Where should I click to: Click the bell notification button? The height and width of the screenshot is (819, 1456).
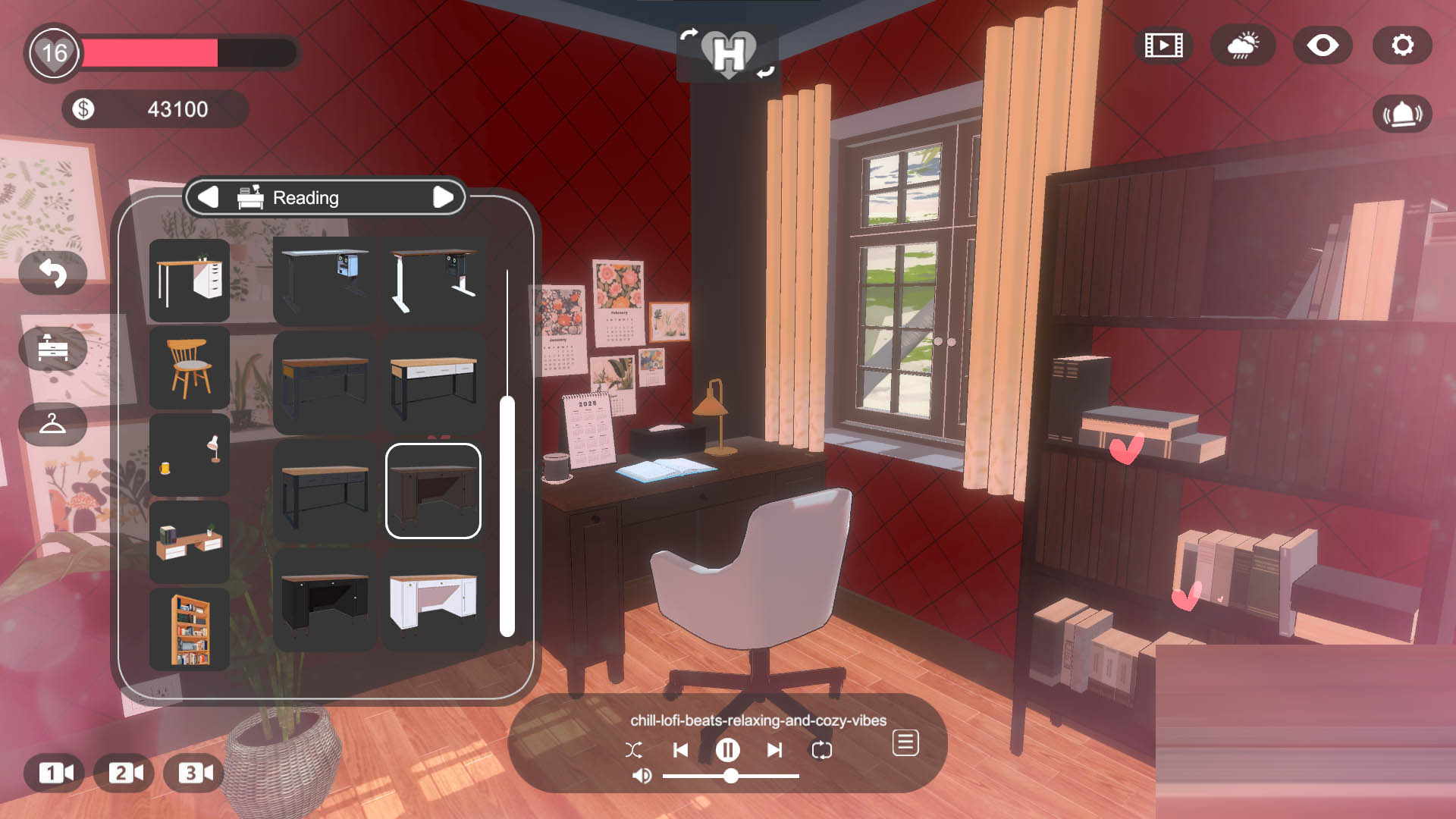click(x=1402, y=115)
